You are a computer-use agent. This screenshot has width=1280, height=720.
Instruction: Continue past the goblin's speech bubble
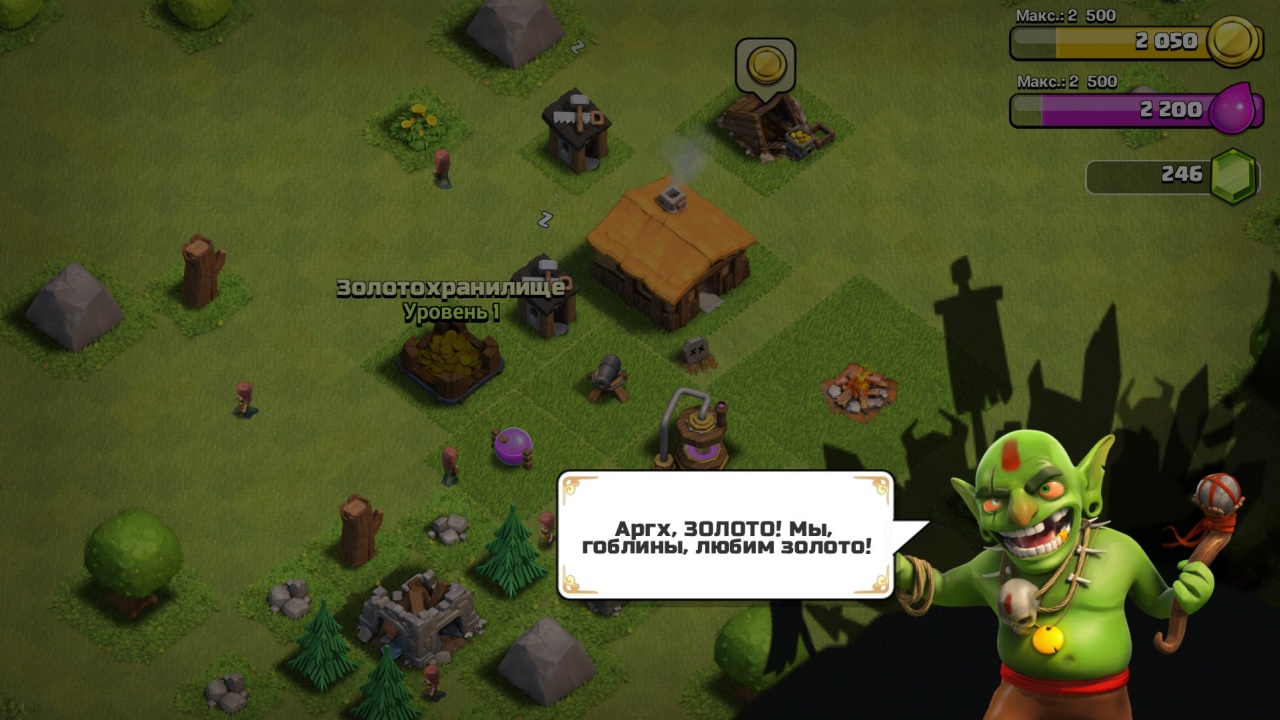(726, 535)
